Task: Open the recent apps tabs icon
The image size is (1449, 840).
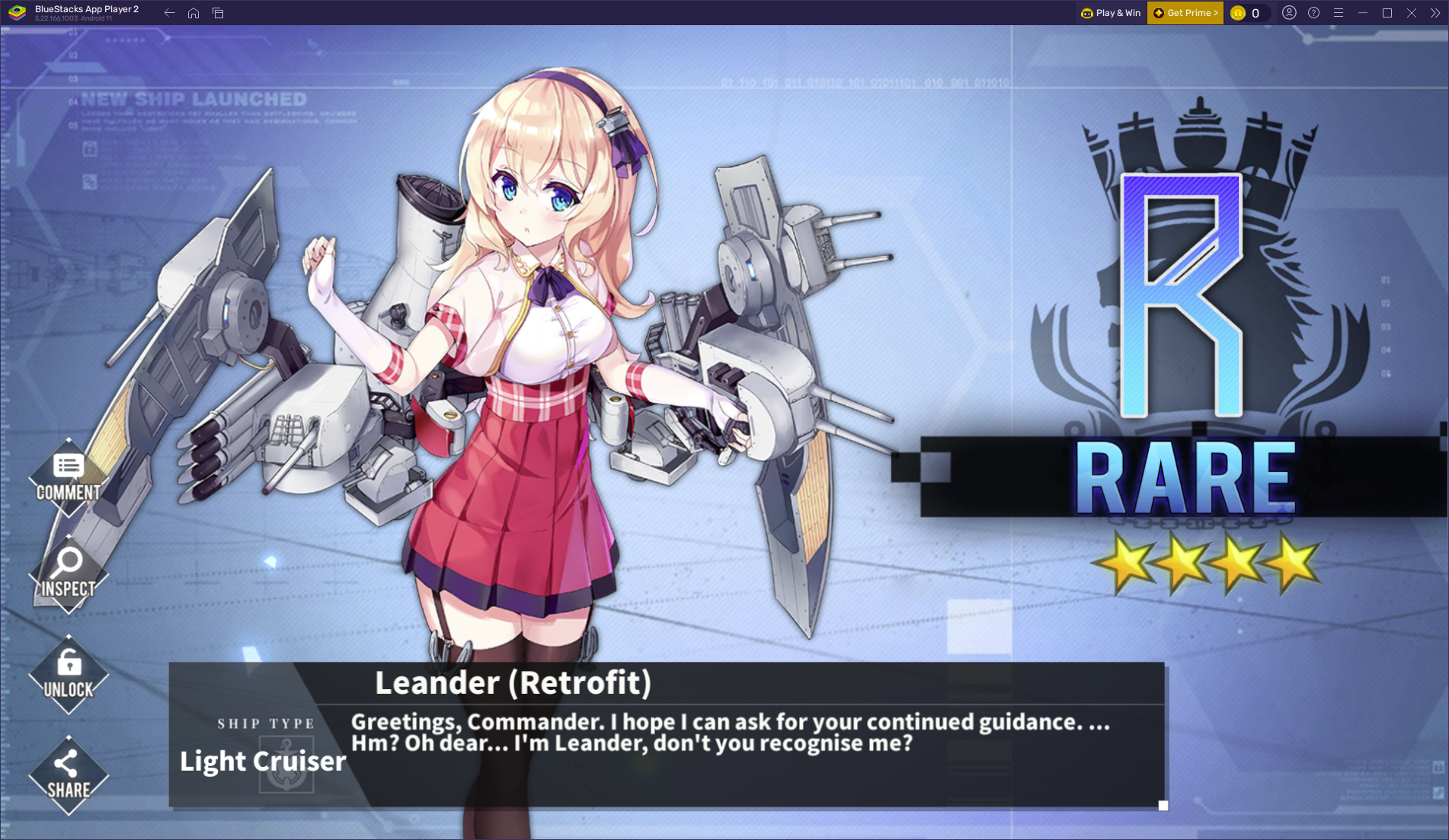Action: pos(218,13)
